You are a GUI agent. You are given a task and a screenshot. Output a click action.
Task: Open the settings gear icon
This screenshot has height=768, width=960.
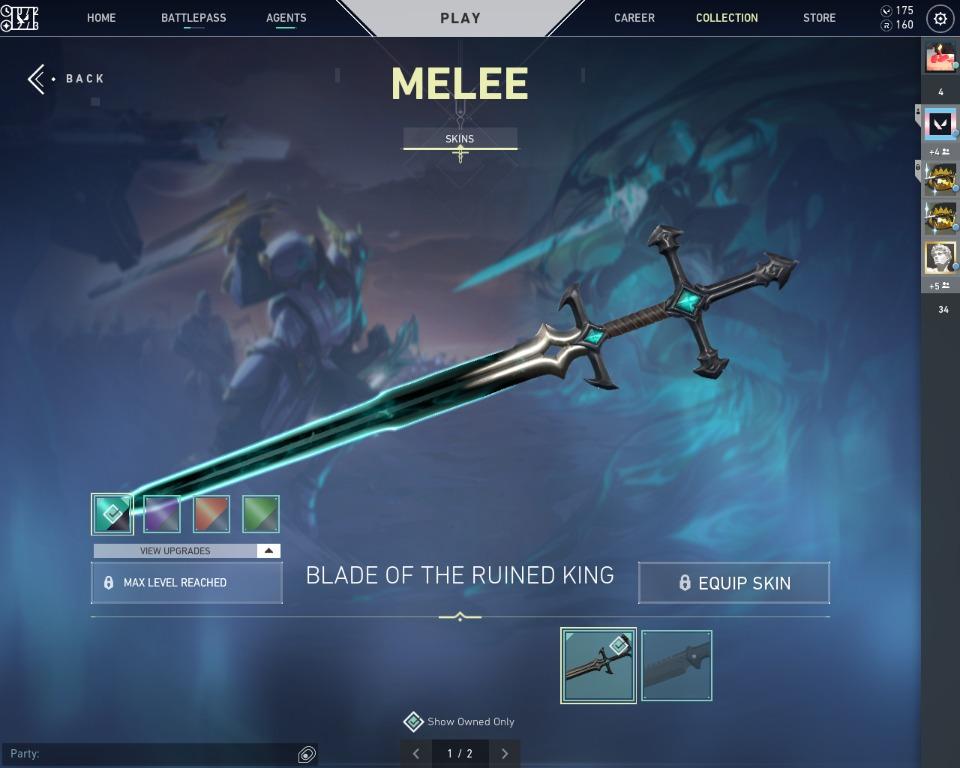click(x=940, y=18)
